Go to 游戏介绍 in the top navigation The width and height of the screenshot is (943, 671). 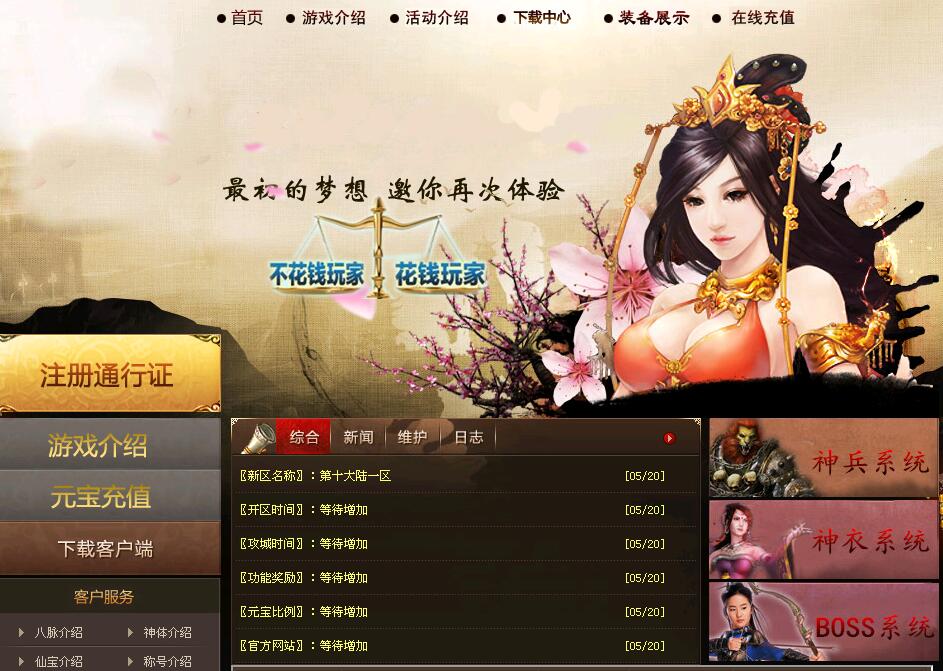(333, 18)
